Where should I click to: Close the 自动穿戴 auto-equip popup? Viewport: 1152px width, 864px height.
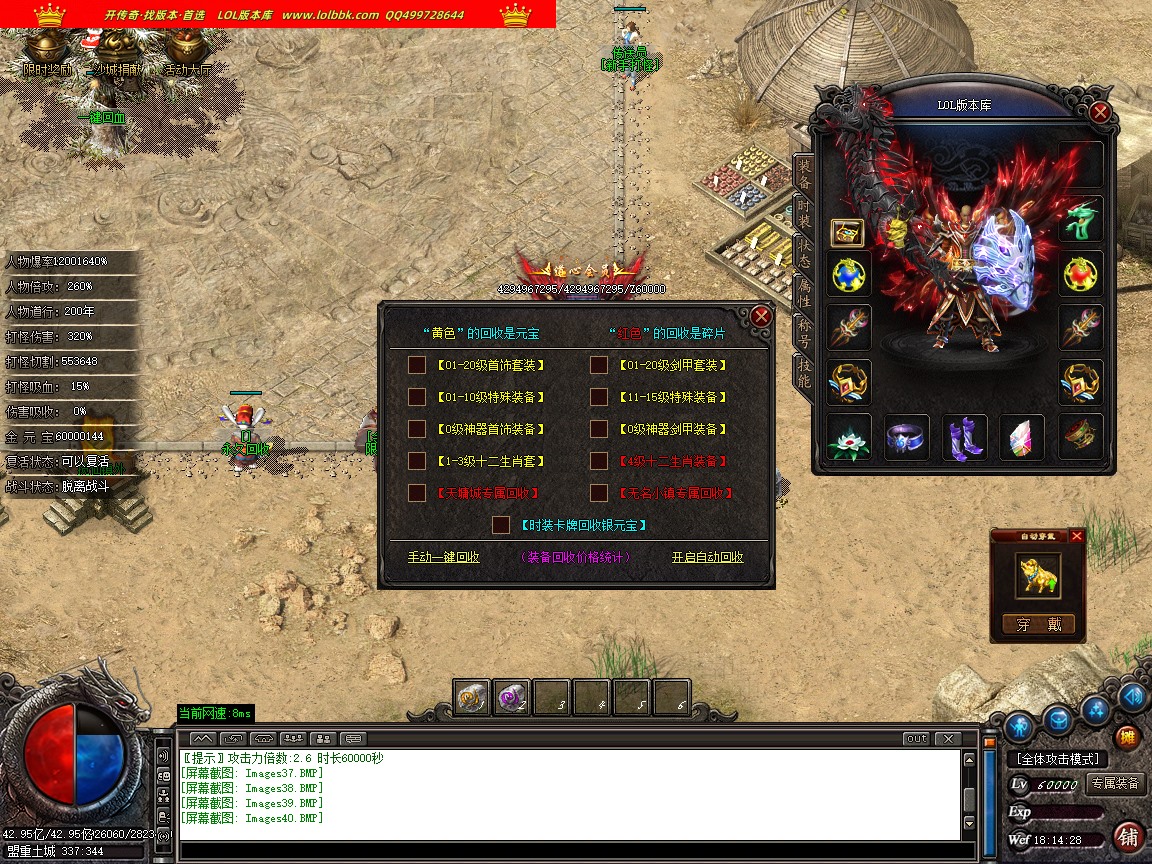tap(1077, 536)
